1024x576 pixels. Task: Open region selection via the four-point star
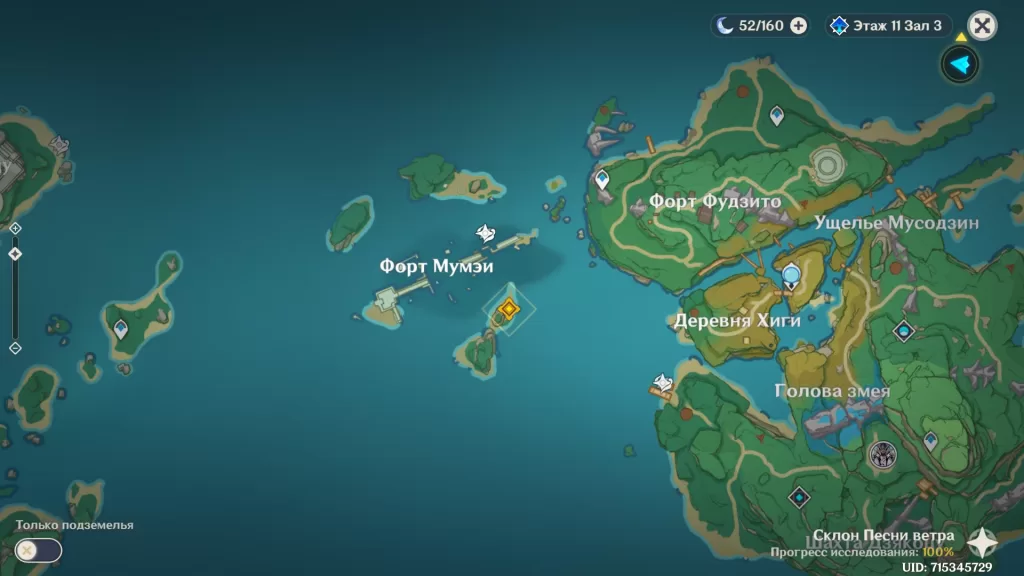tap(982, 543)
